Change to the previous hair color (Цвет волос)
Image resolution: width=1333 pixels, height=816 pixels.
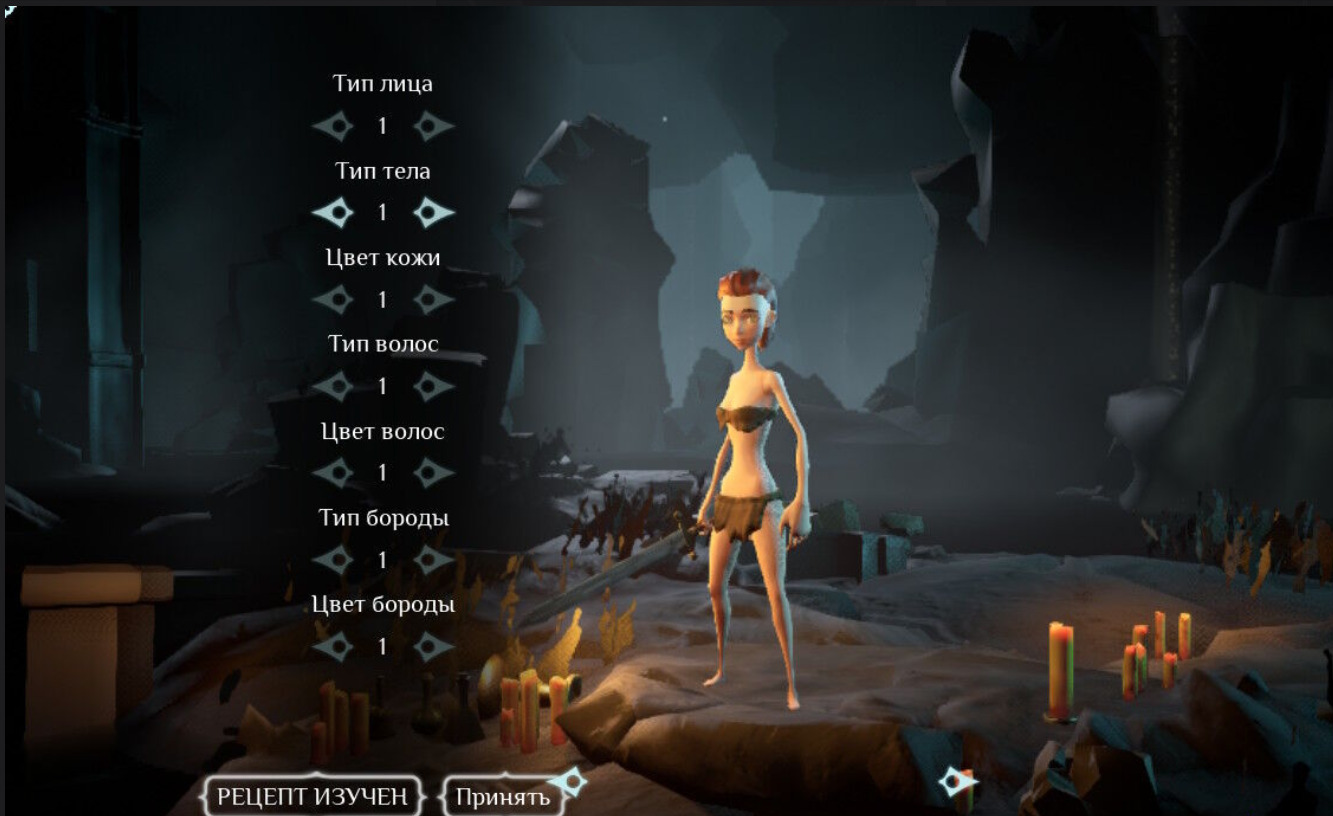coord(334,473)
